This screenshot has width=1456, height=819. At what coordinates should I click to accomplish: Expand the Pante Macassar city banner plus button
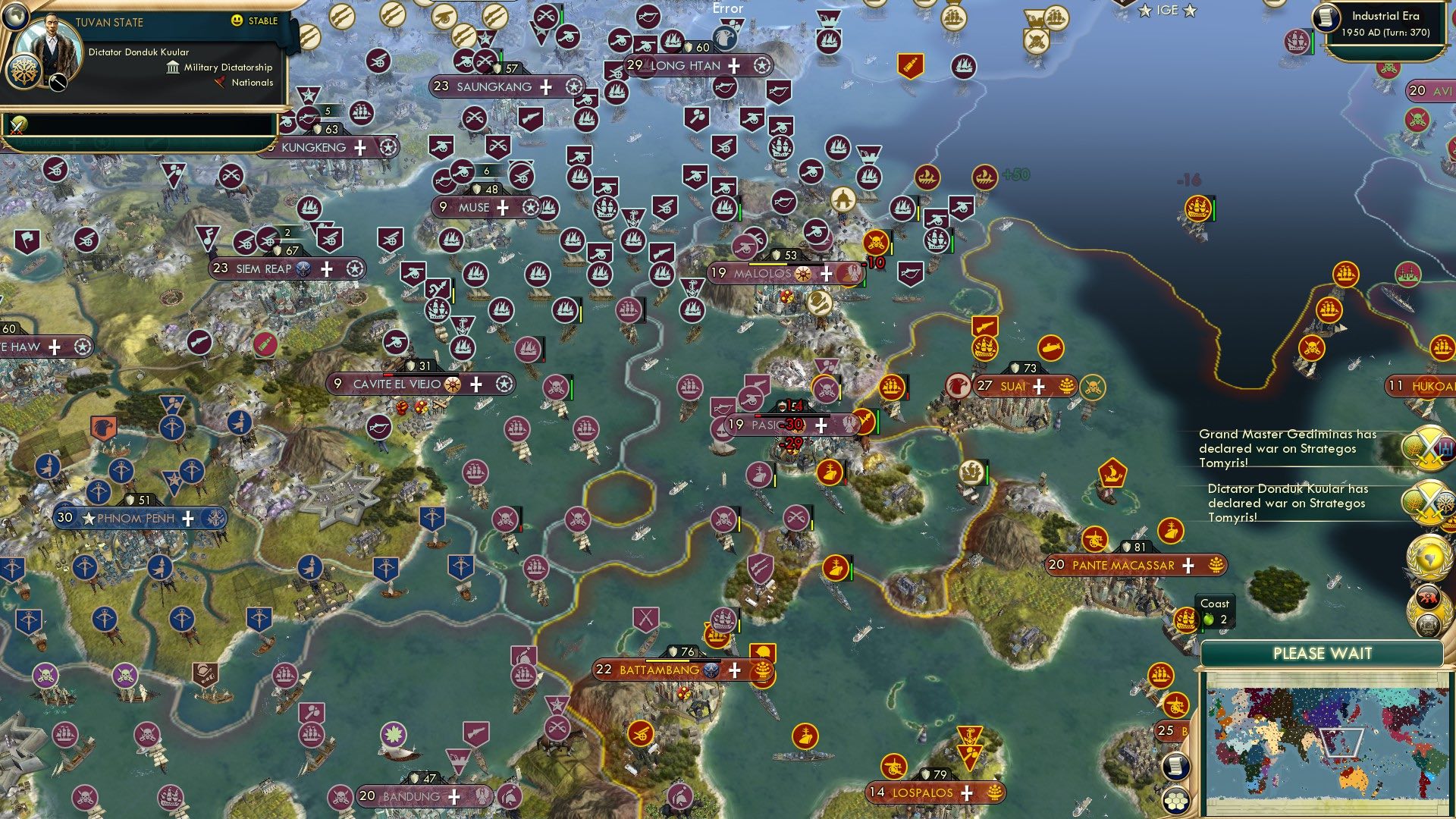click(1188, 566)
